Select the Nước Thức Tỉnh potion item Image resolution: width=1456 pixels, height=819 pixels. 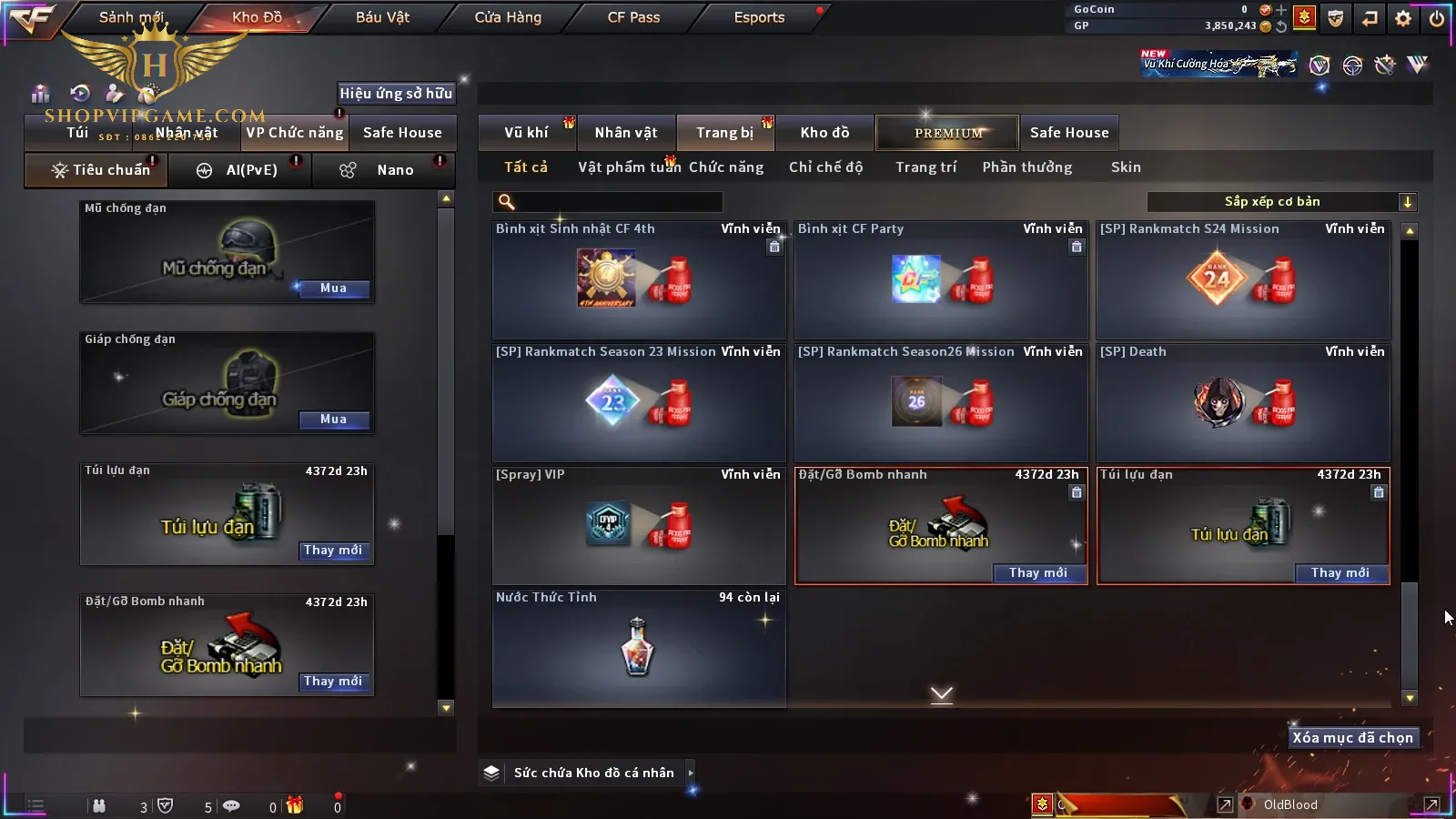[638, 648]
